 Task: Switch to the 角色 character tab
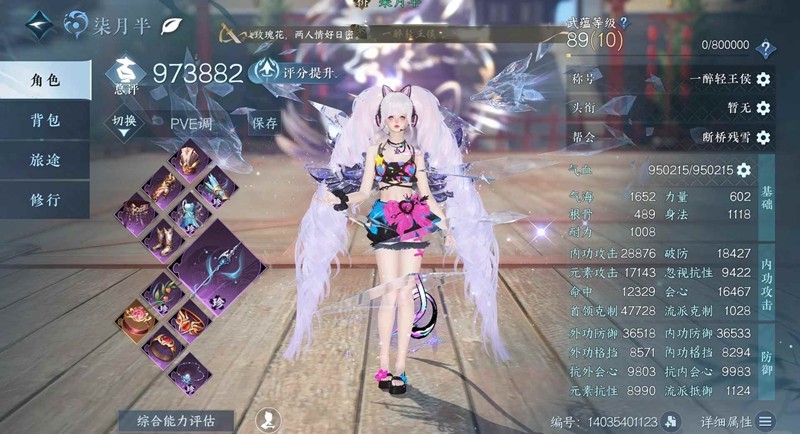pyautogui.click(x=45, y=79)
